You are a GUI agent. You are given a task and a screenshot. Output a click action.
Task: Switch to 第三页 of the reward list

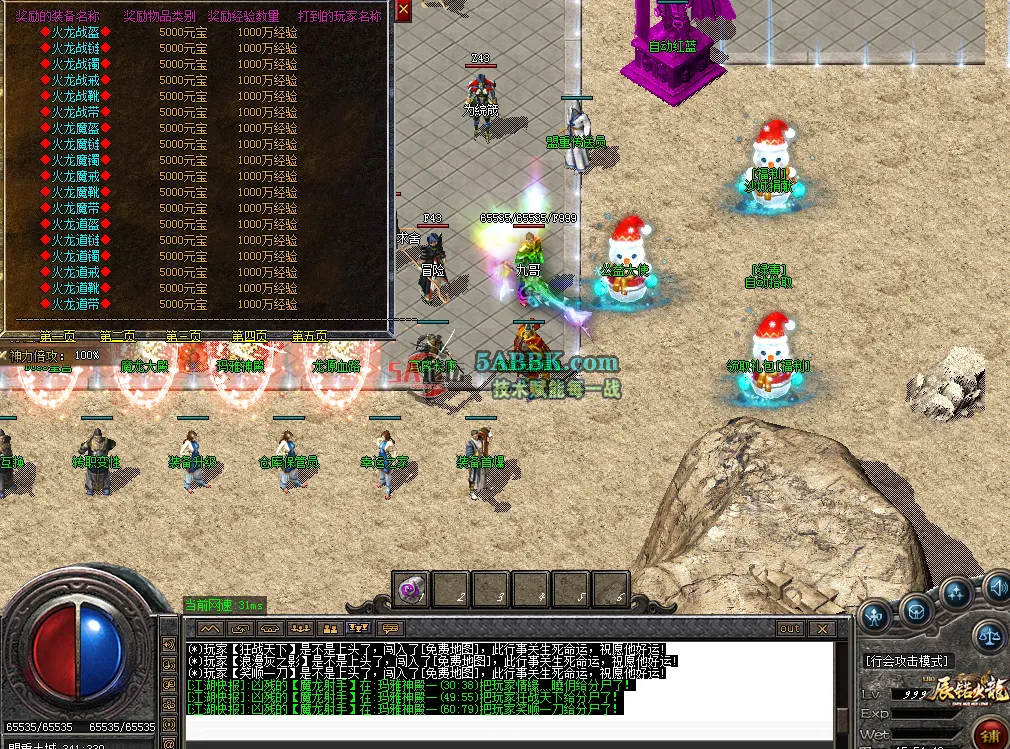(183, 337)
